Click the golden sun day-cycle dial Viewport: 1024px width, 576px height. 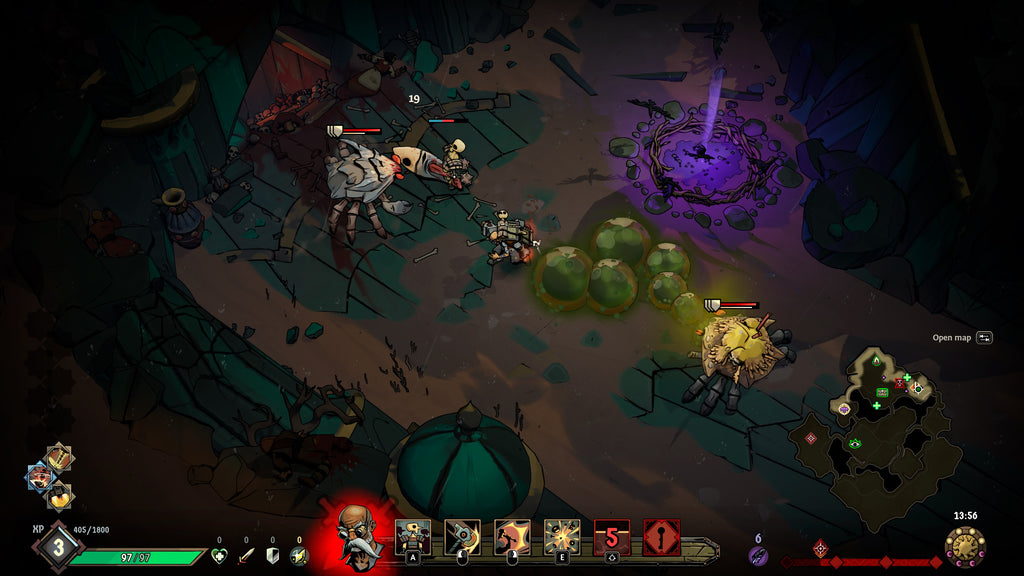tap(965, 547)
